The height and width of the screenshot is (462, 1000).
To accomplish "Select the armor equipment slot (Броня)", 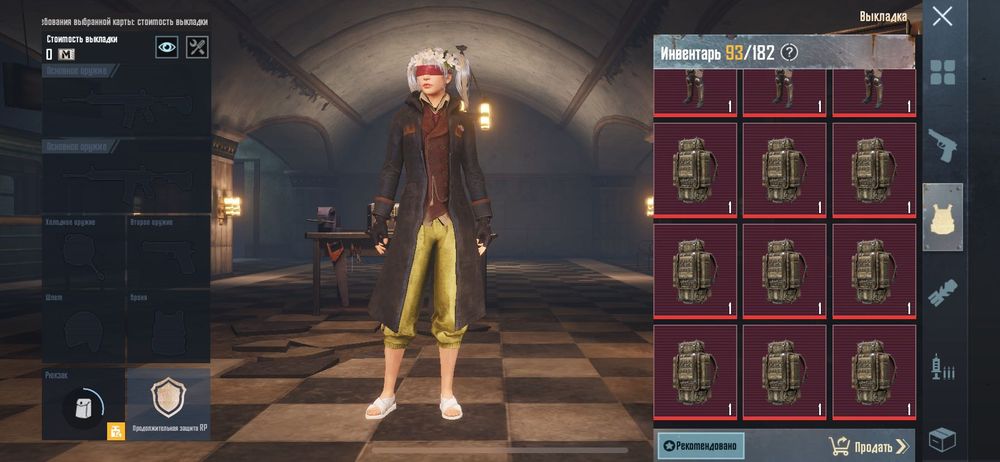I will (x=168, y=327).
